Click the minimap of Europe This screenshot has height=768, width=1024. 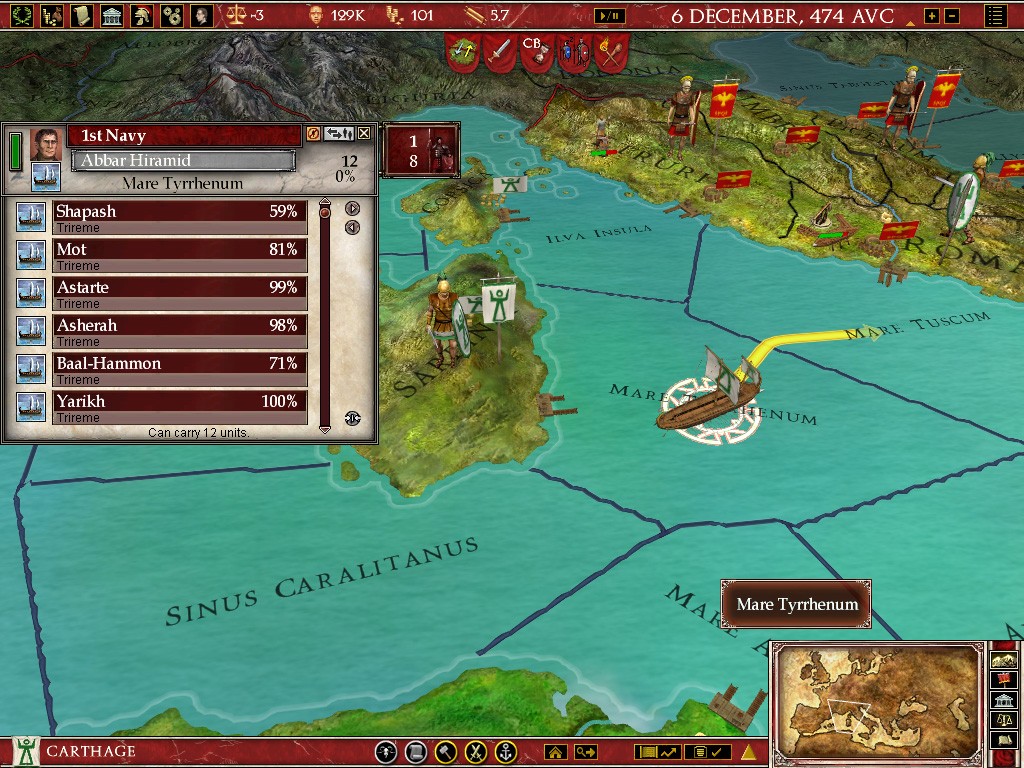877,702
